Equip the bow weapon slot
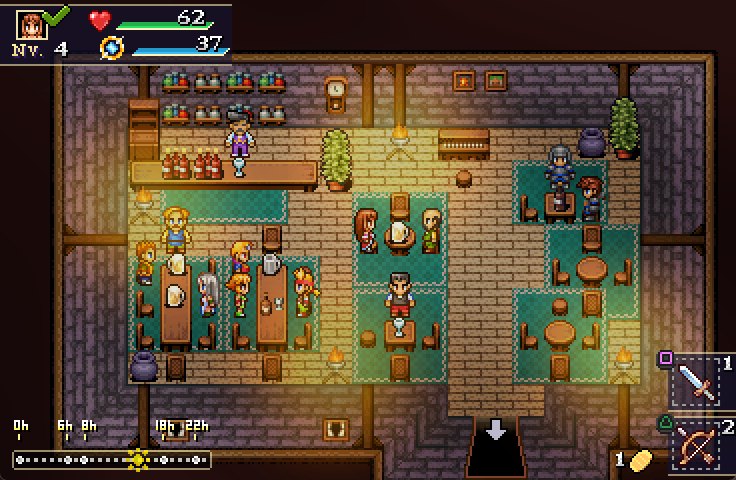Viewport: 736px width, 480px height. click(699, 444)
